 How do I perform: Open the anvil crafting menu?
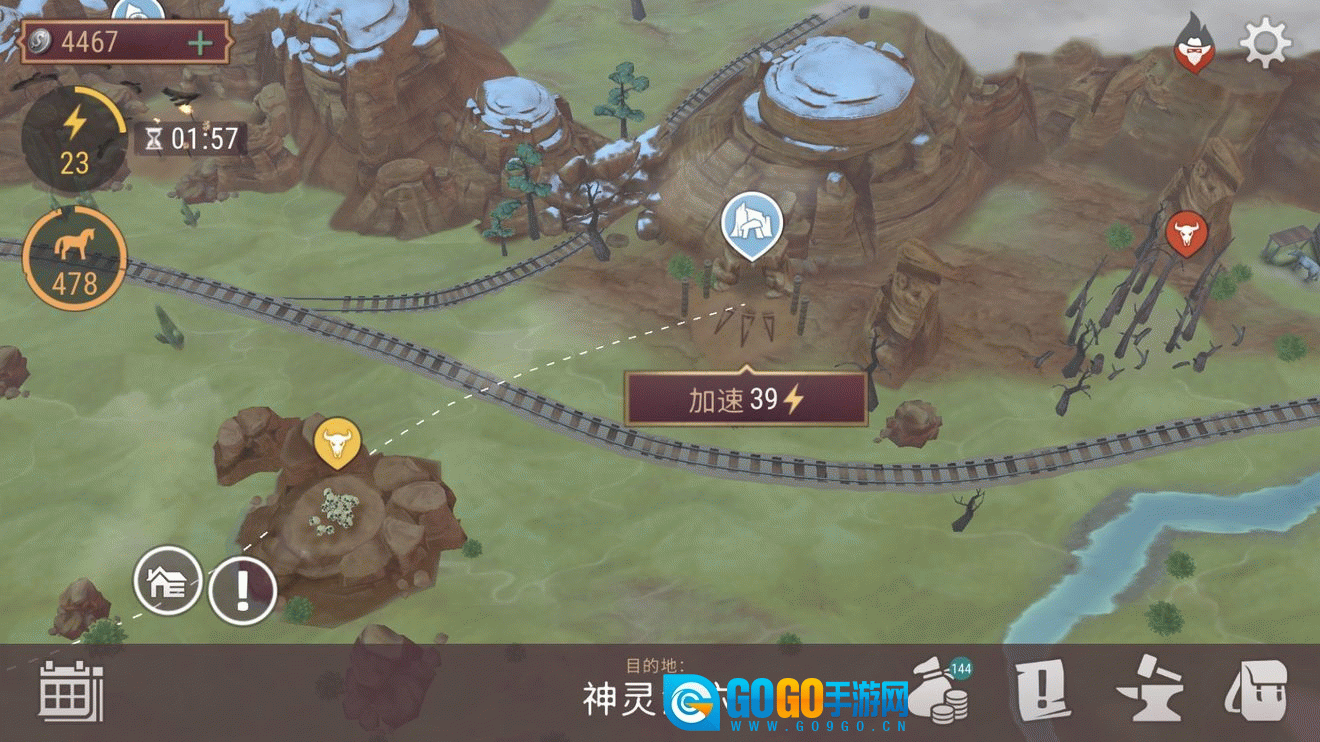(x=1149, y=692)
